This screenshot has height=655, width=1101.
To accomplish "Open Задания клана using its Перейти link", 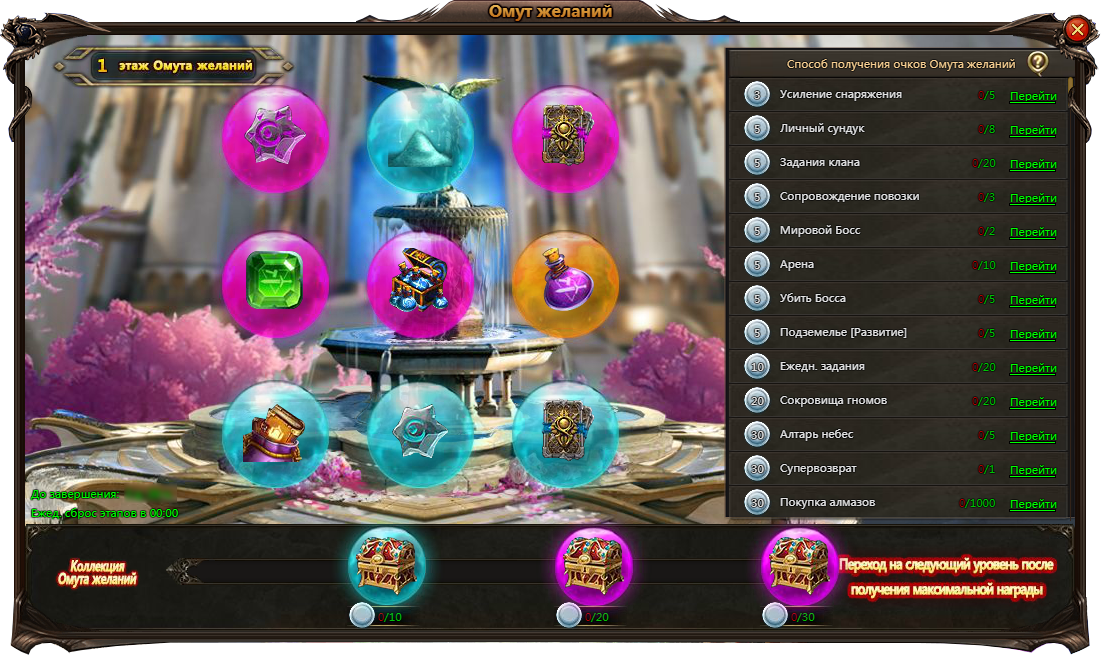I will (1033, 164).
